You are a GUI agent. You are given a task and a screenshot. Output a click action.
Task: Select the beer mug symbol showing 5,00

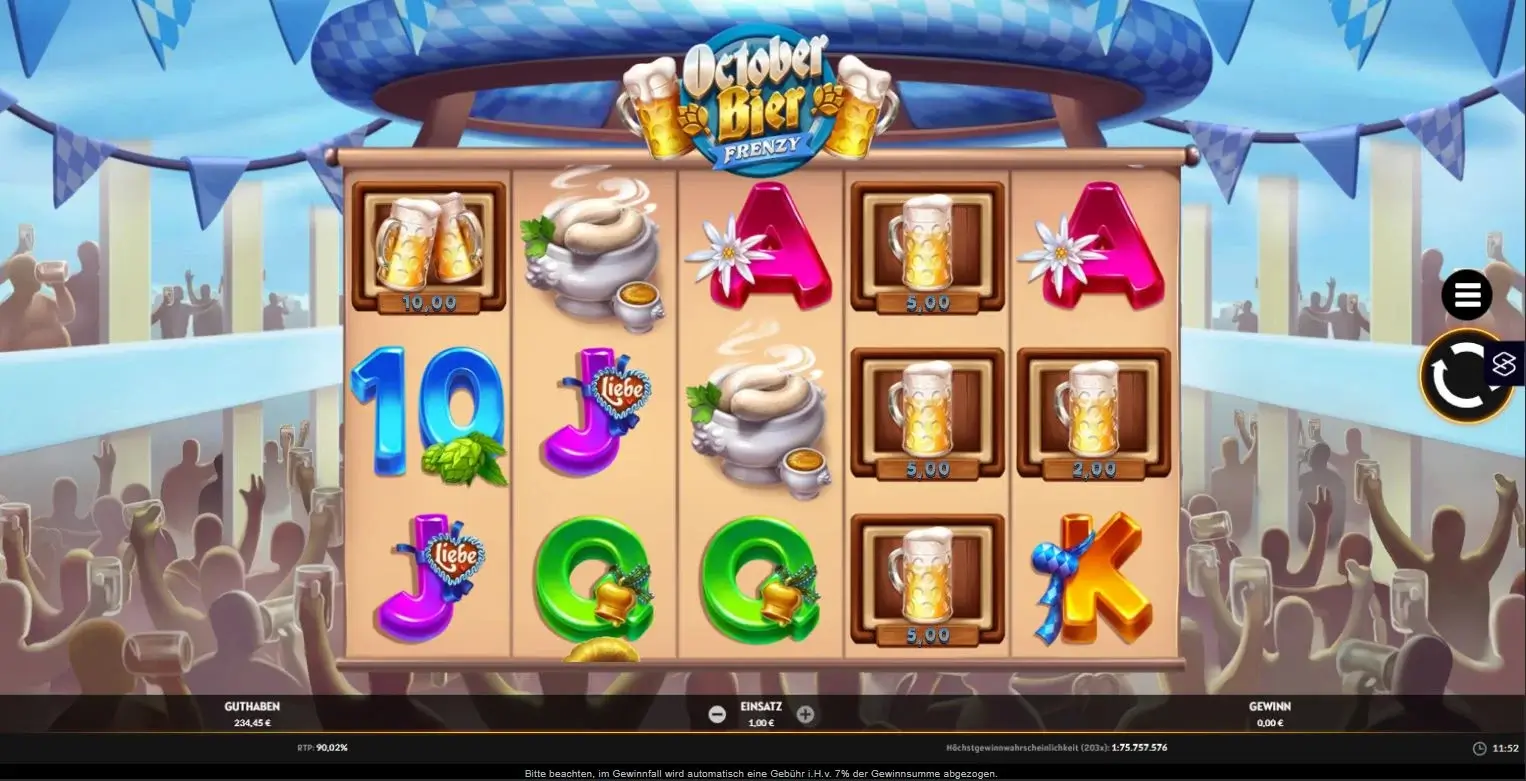pos(927,245)
